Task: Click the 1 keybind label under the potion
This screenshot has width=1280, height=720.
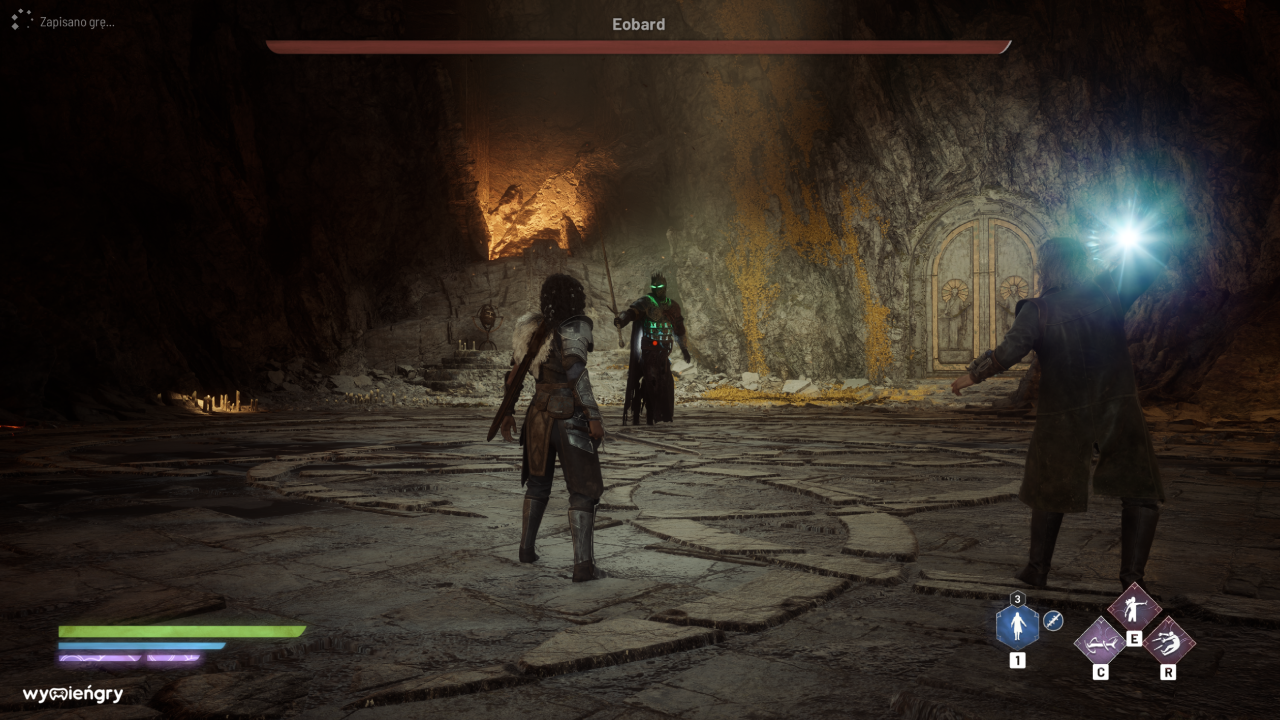Action: point(1018,659)
